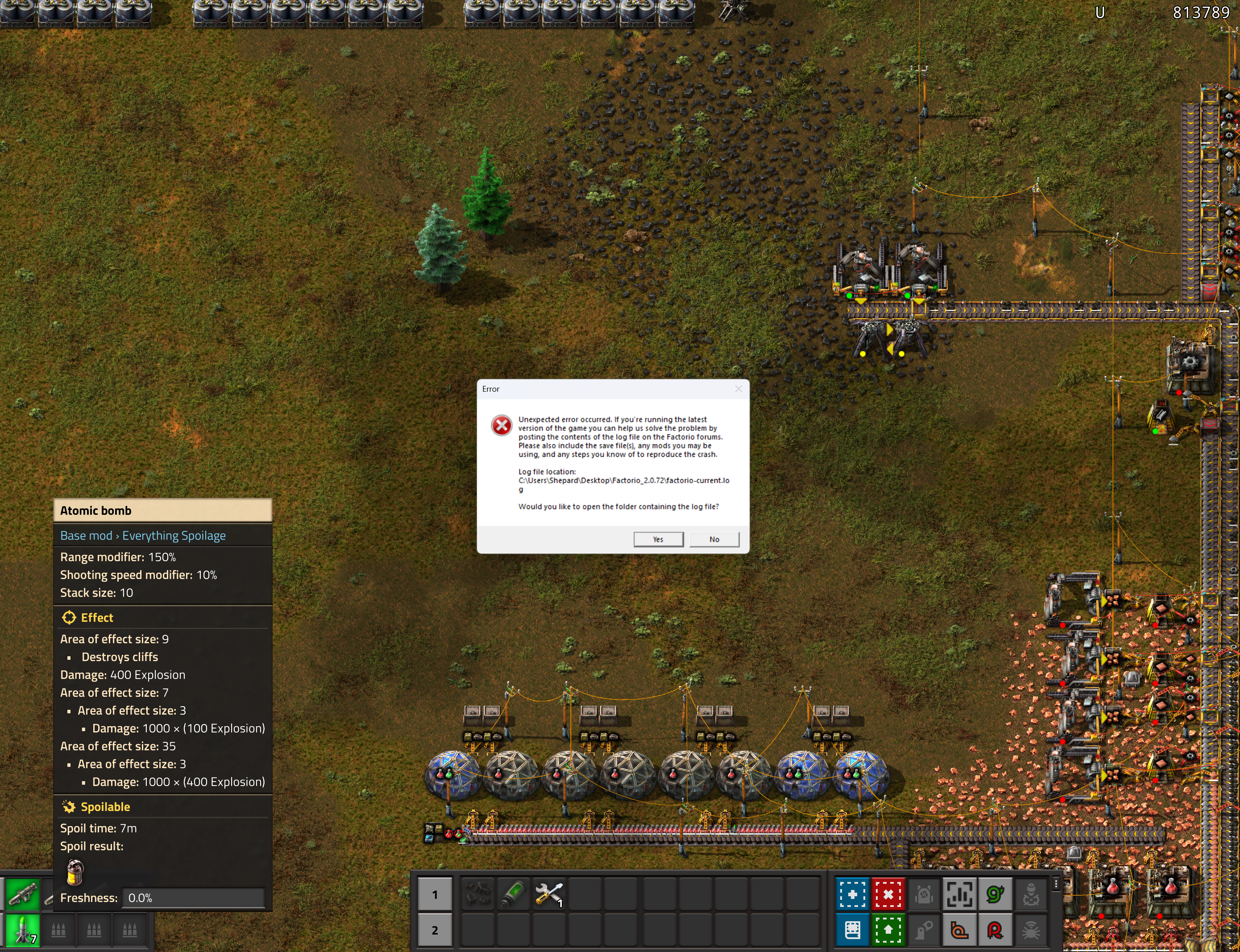The image size is (1240, 952).
Task: Pick coal from the quickbar
Action: coord(478,895)
